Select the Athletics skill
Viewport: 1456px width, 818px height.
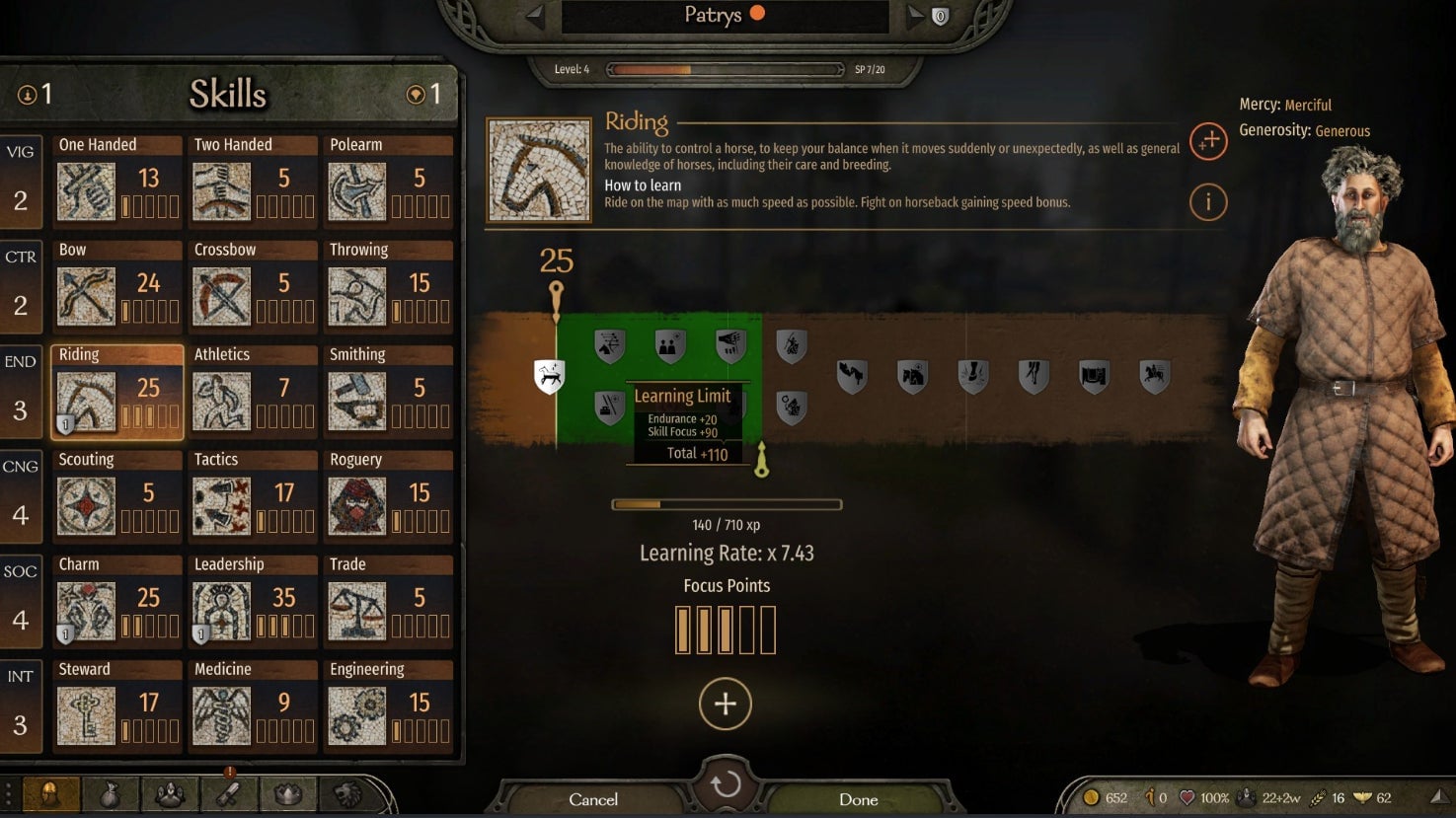(254, 390)
